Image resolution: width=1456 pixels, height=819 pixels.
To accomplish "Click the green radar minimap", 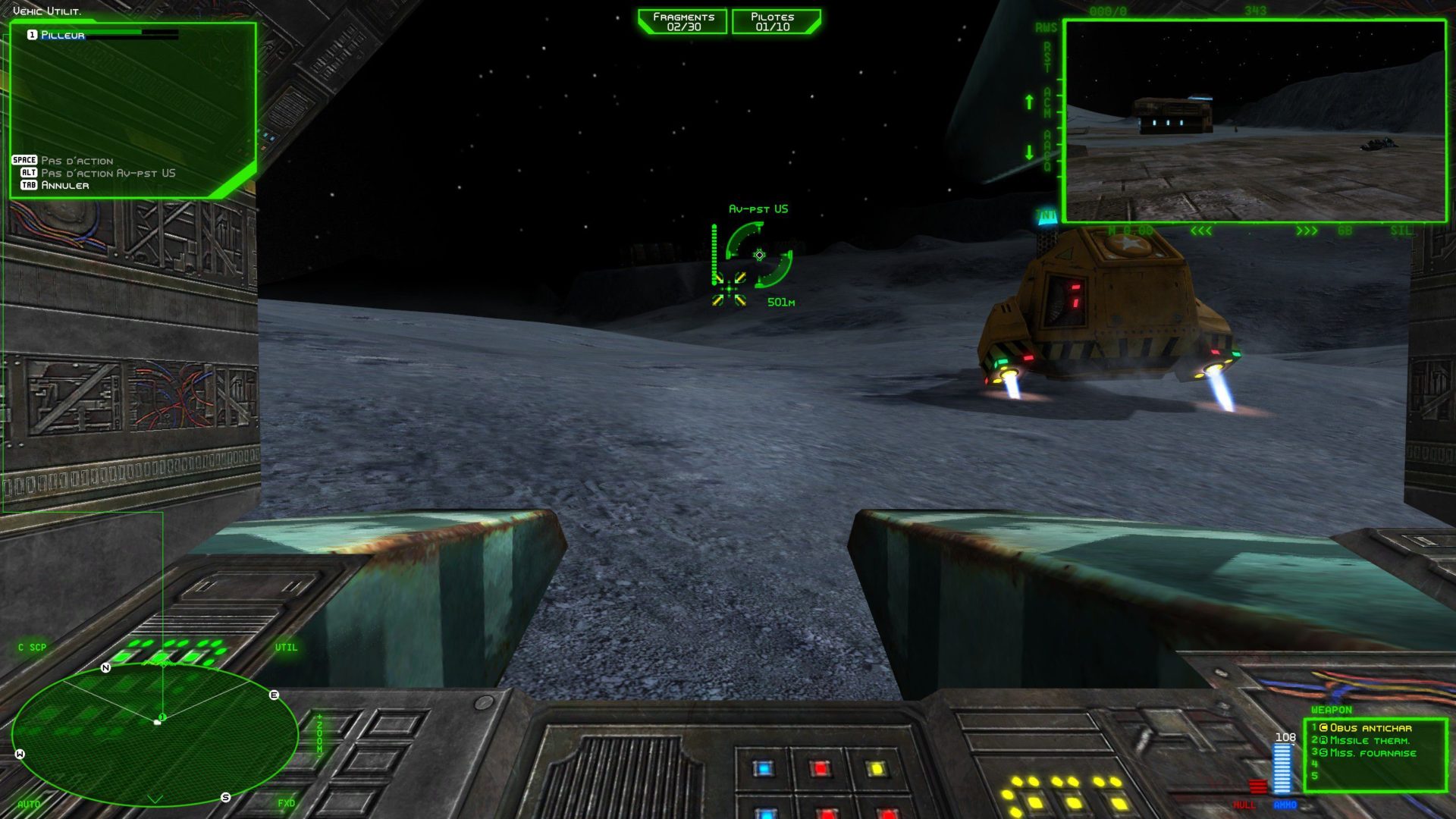I will (155, 734).
